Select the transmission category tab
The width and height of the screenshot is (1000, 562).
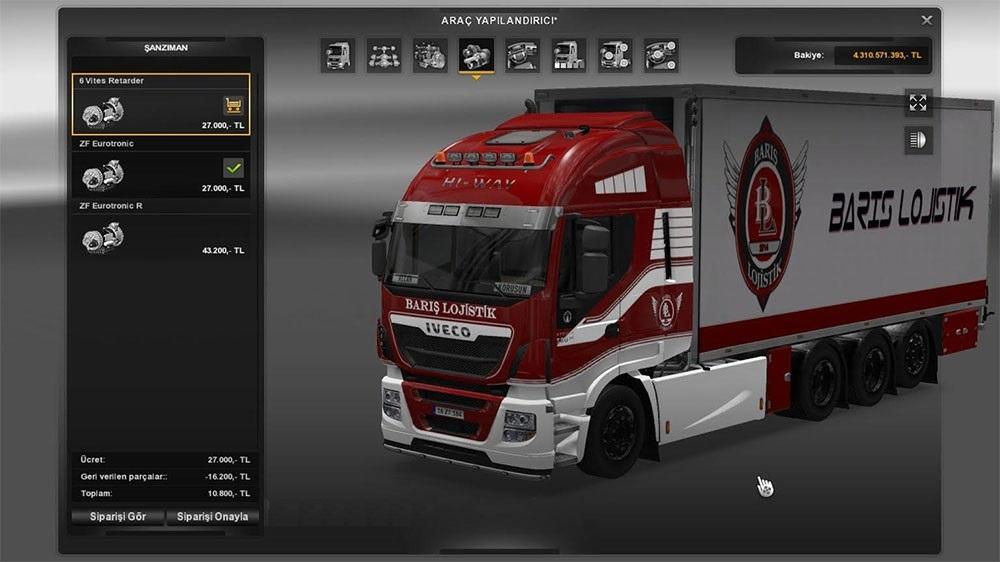[476, 55]
